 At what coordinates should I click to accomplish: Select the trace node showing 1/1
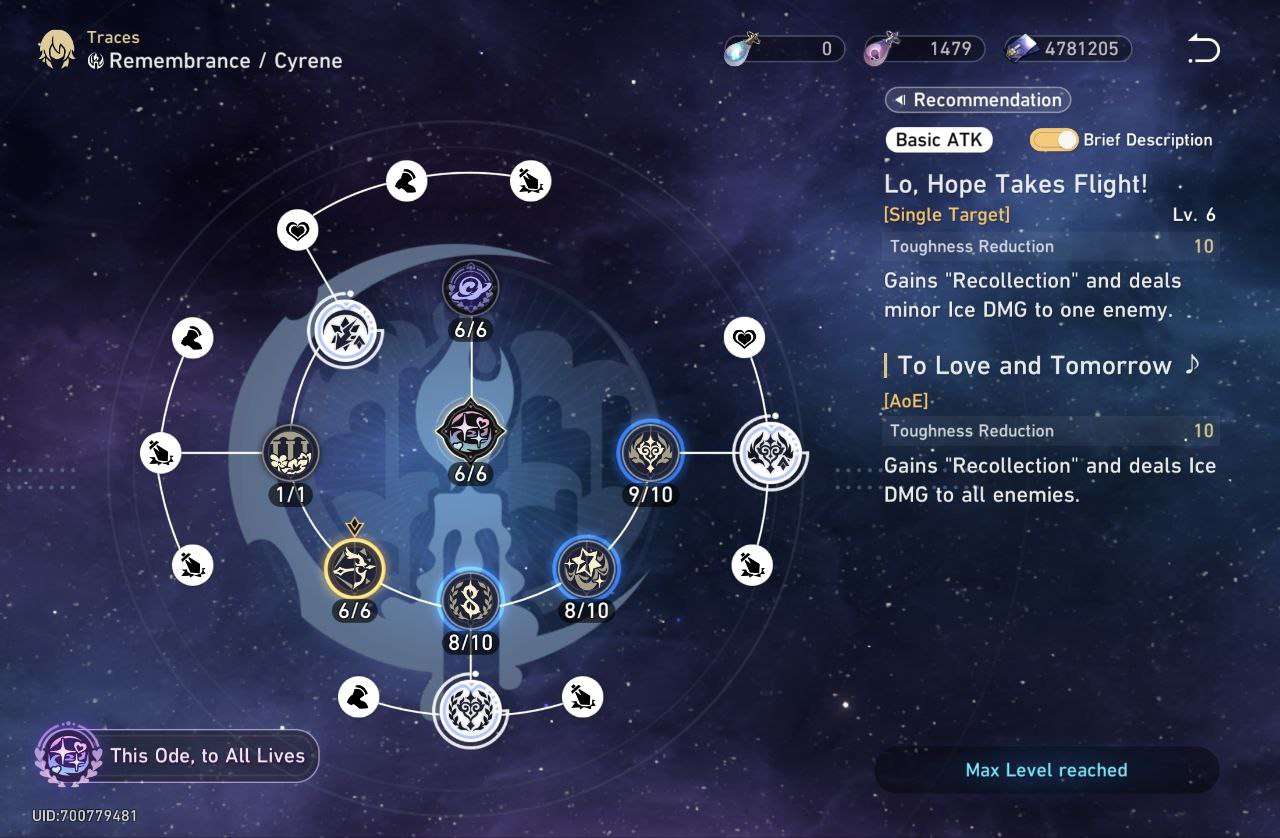(290, 453)
